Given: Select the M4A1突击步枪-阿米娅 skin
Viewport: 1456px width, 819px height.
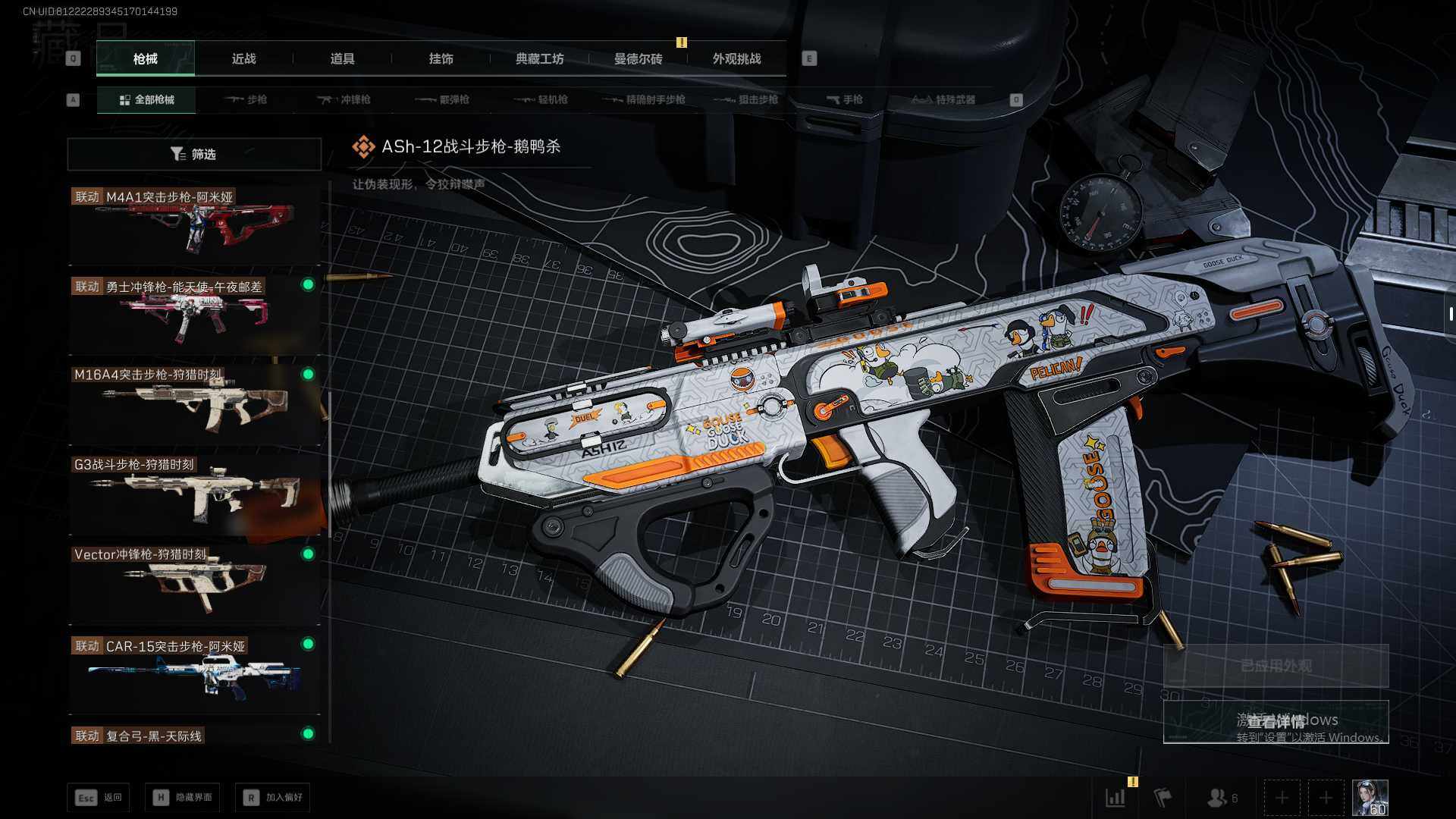Looking at the screenshot, I should pyautogui.click(x=194, y=225).
